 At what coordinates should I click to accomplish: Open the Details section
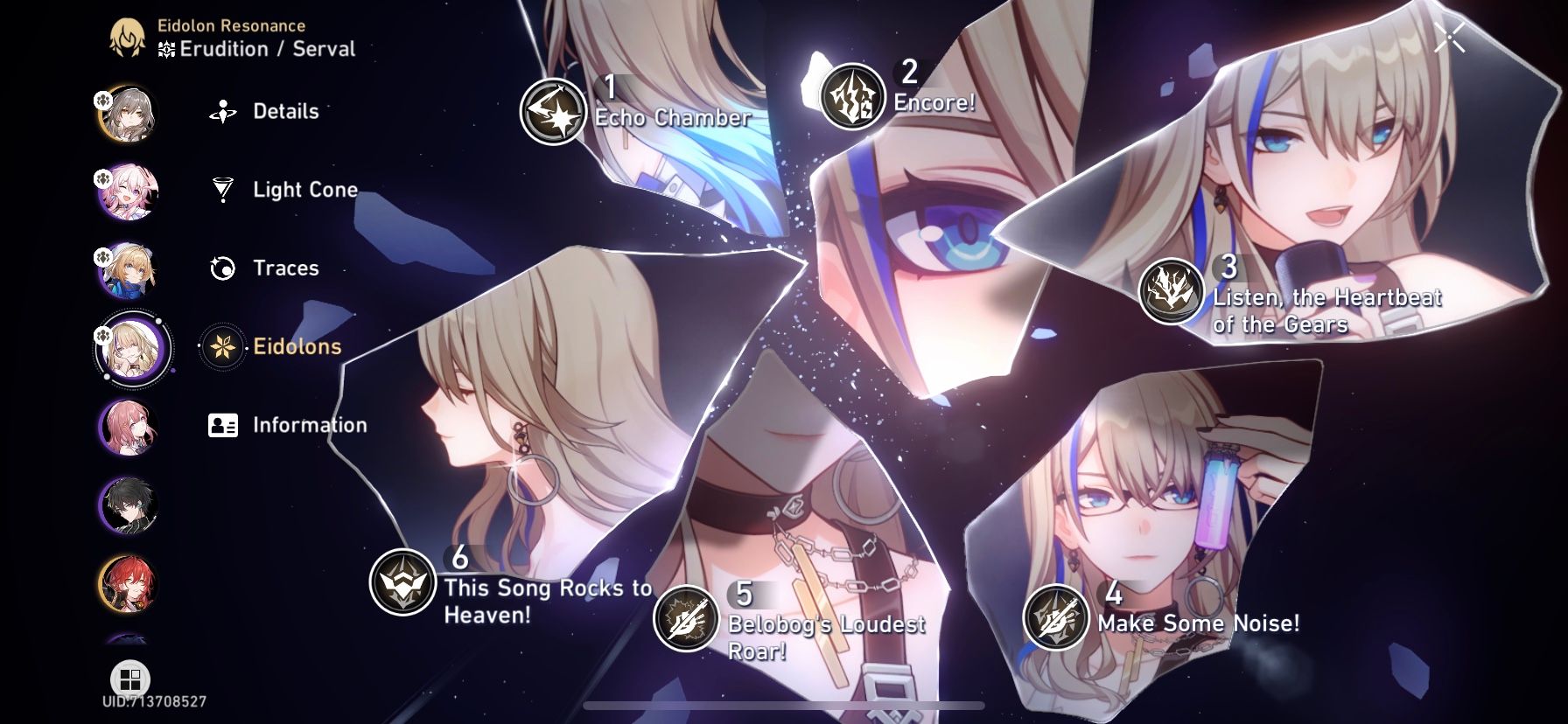(284, 111)
